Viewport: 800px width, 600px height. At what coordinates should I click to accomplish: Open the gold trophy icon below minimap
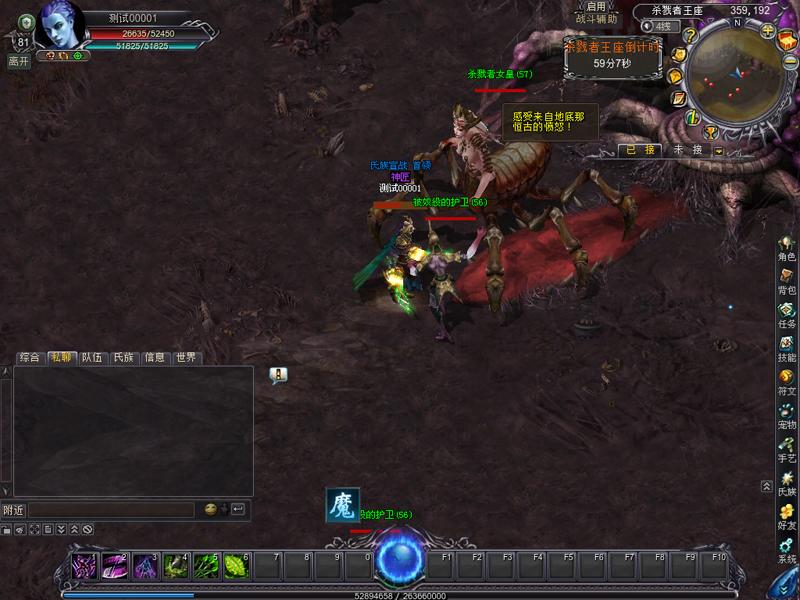tap(710, 131)
